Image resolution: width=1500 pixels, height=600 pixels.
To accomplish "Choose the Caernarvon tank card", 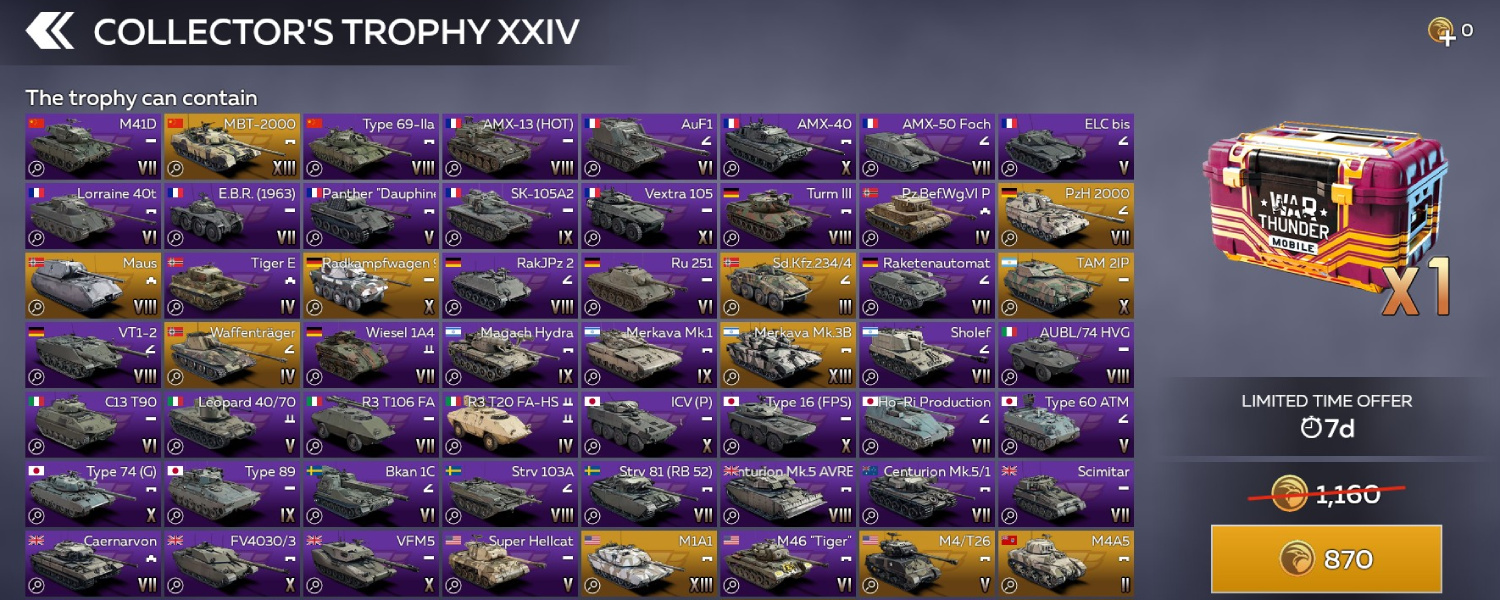I will (94, 564).
